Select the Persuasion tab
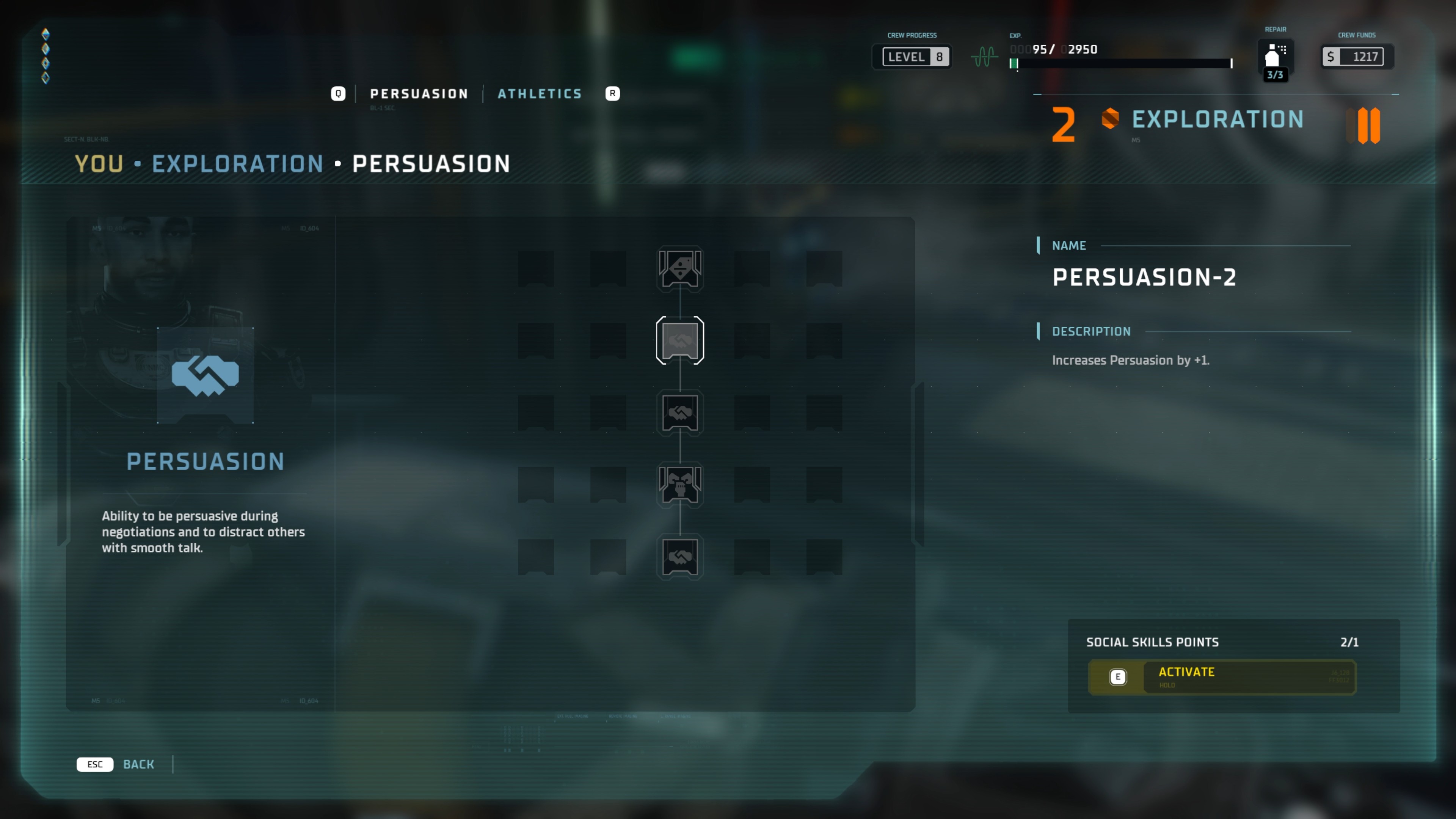 pyautogui.click(x=419, y=94)
